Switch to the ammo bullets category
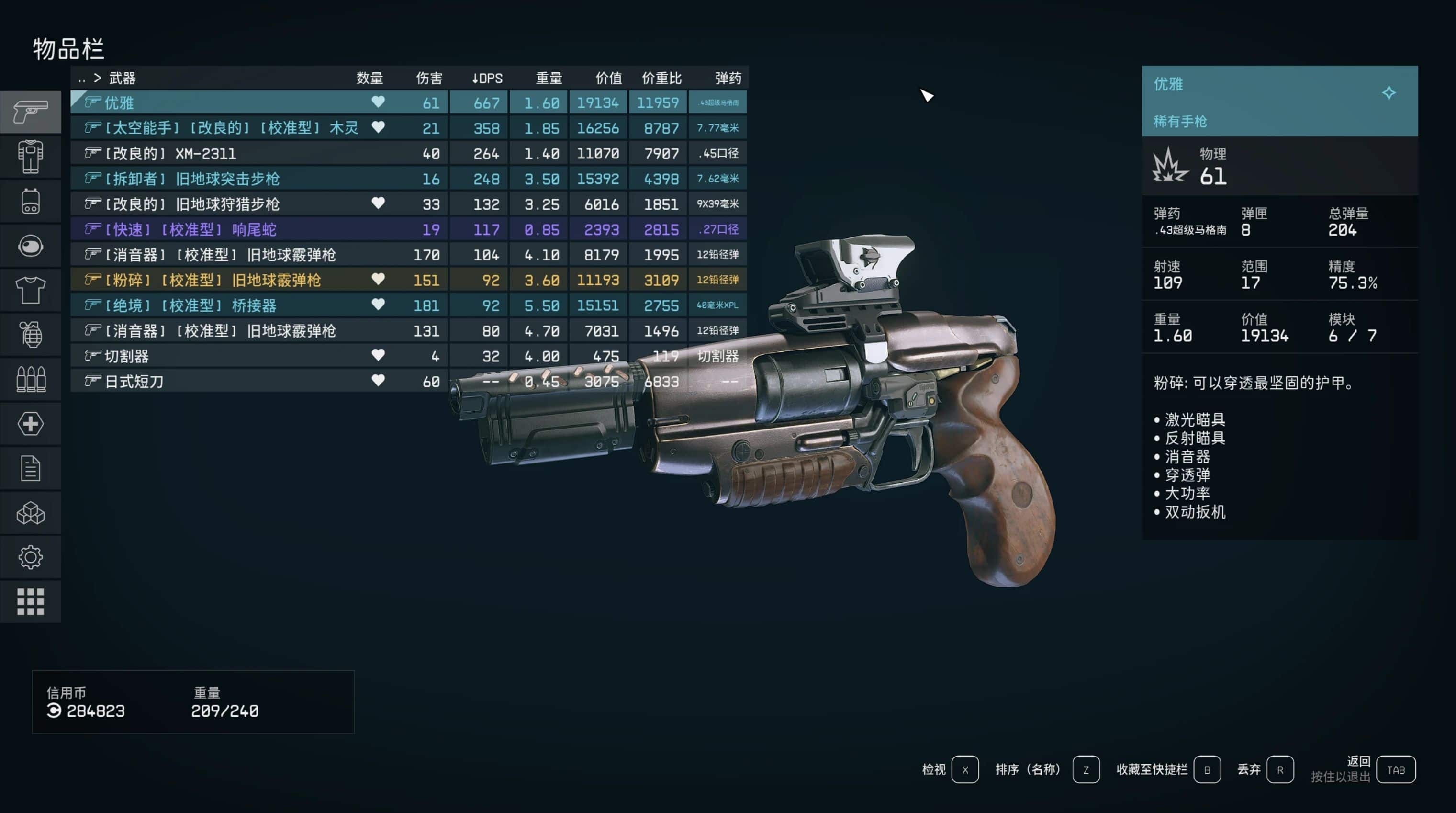The width and height of the screenshot is (1456, 813). (x=31, y=379)
